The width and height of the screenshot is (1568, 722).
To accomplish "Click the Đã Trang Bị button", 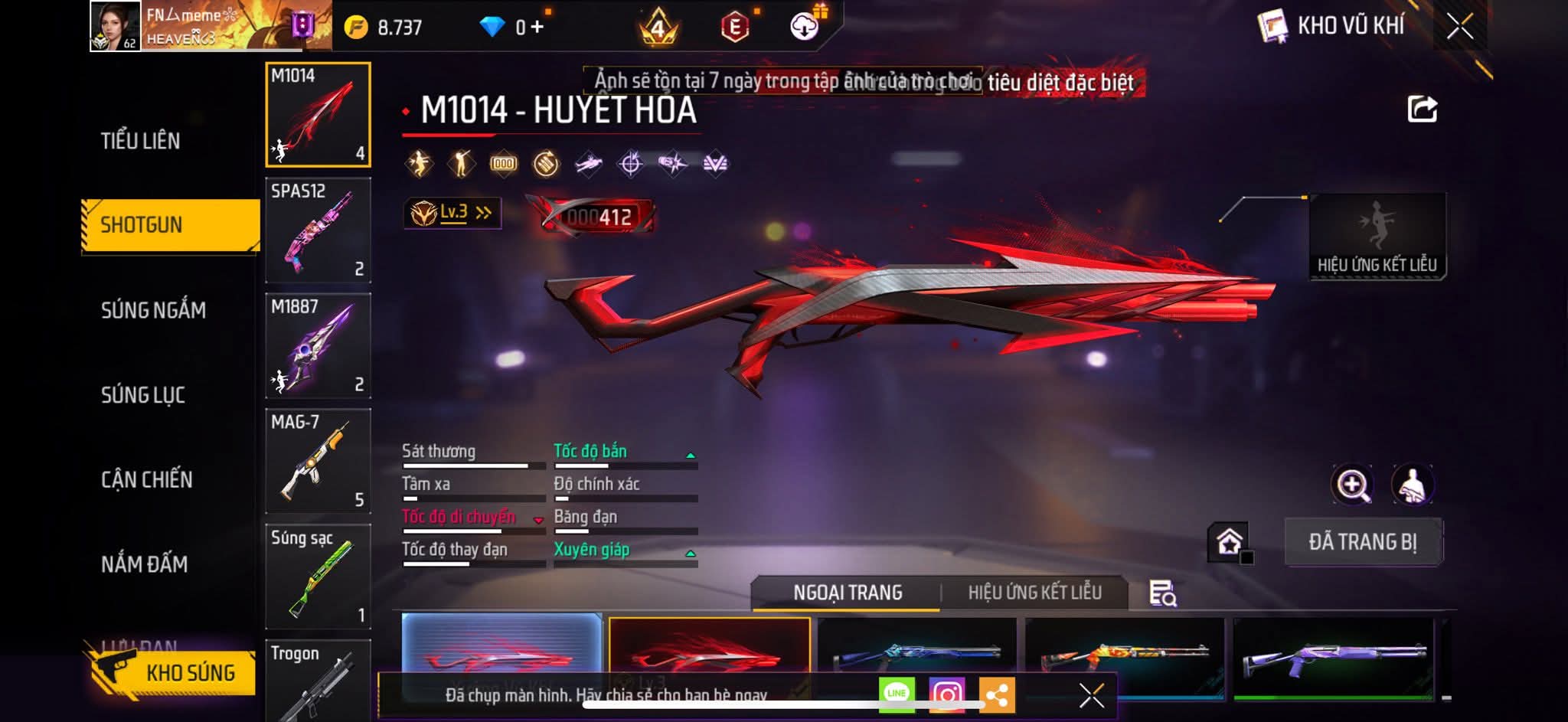I will 1363,542.
